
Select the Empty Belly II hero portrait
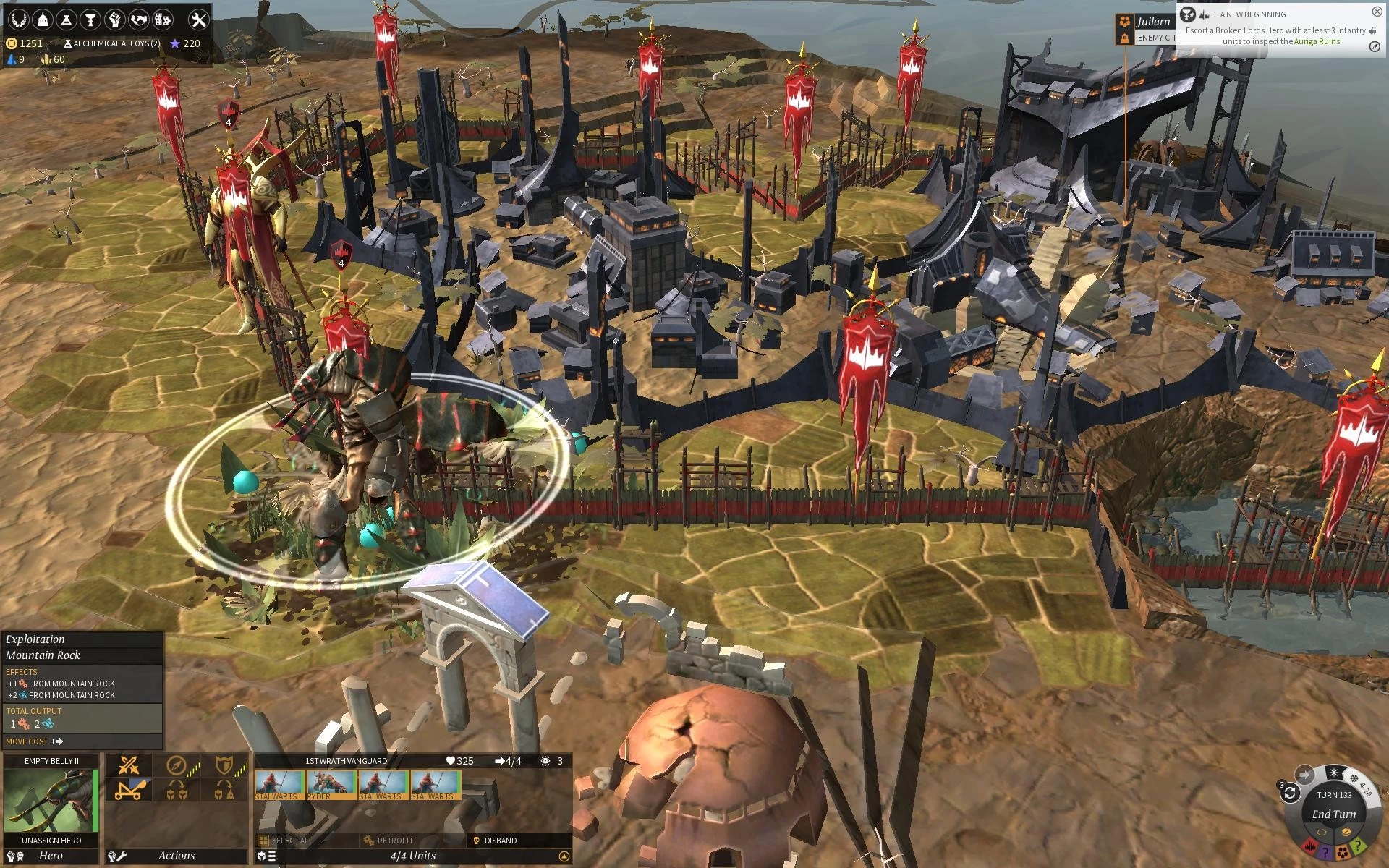coord(51,800)
